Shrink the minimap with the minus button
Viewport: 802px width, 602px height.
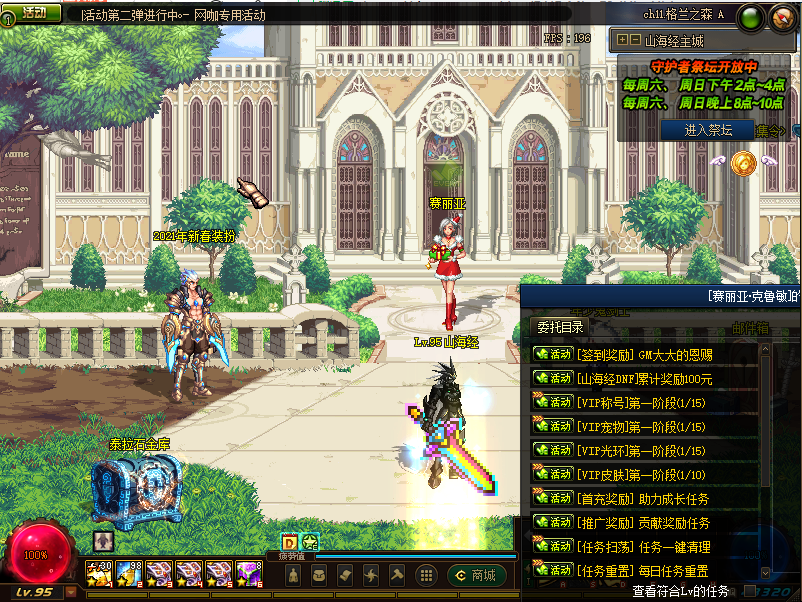click(x=636, y=41)
